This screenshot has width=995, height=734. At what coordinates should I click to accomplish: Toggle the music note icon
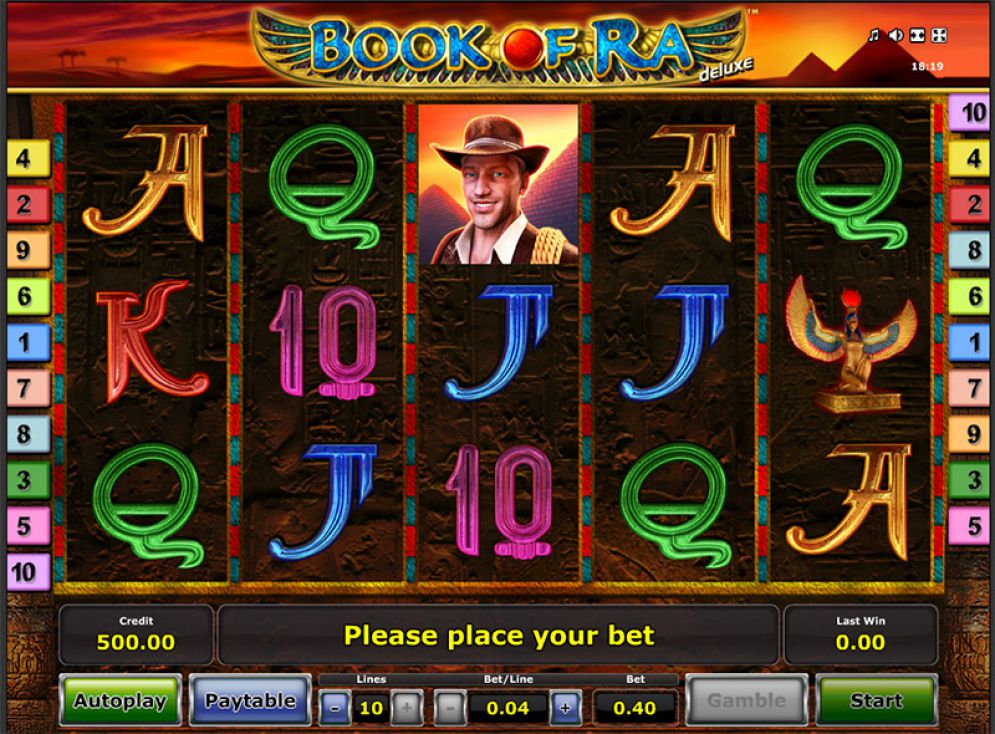873,36
